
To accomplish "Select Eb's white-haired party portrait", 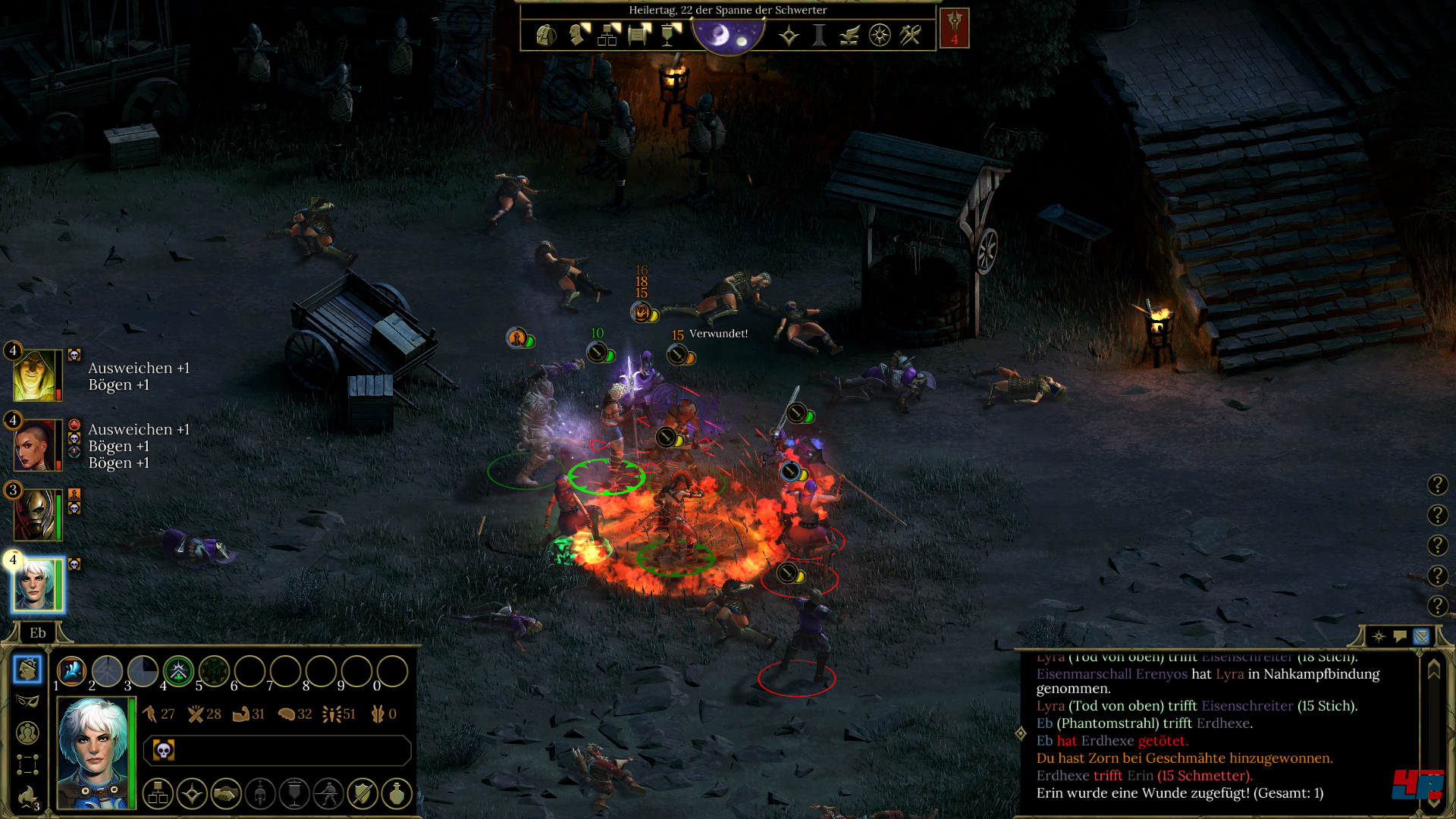I will click(x=35, y=585).
